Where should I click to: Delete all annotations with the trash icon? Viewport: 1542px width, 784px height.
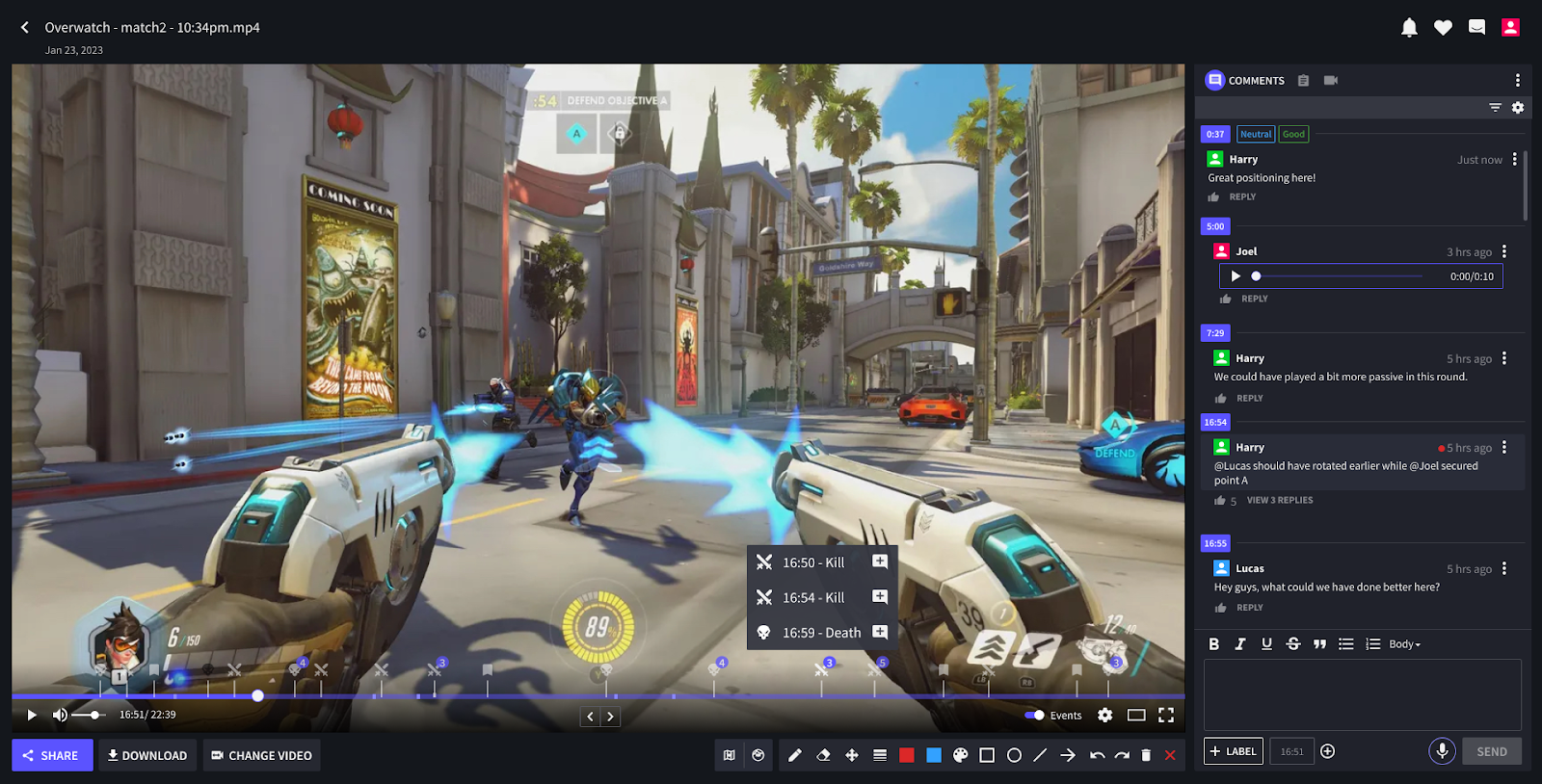tap(1145, 755)
